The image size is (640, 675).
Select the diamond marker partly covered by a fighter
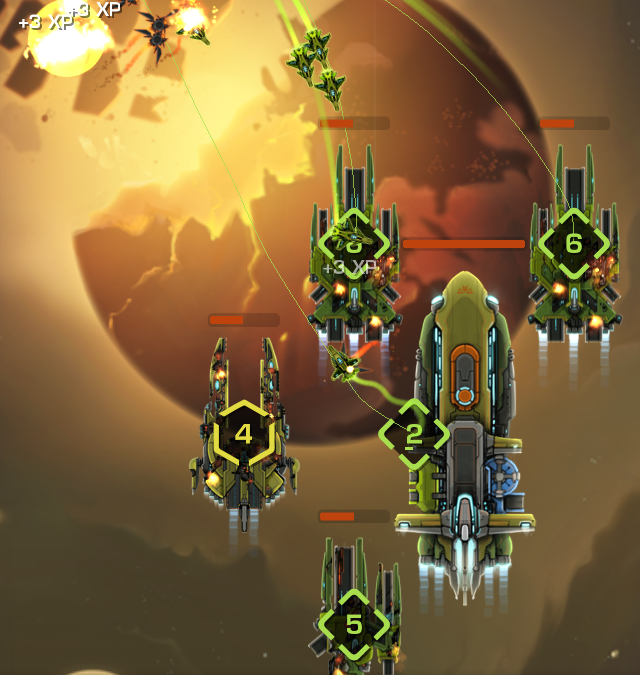(353, 243)
